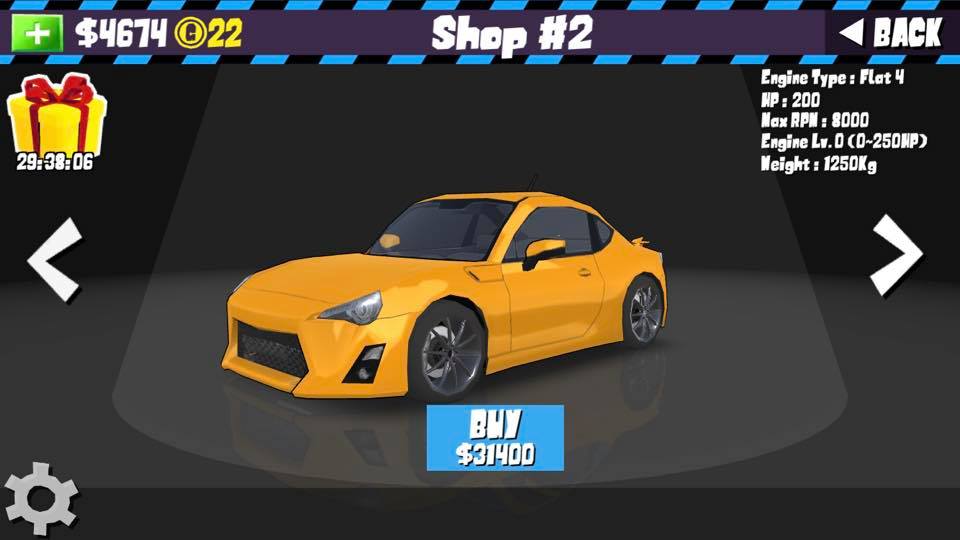Buy the orange car for $31400

[x=495, y=437]
